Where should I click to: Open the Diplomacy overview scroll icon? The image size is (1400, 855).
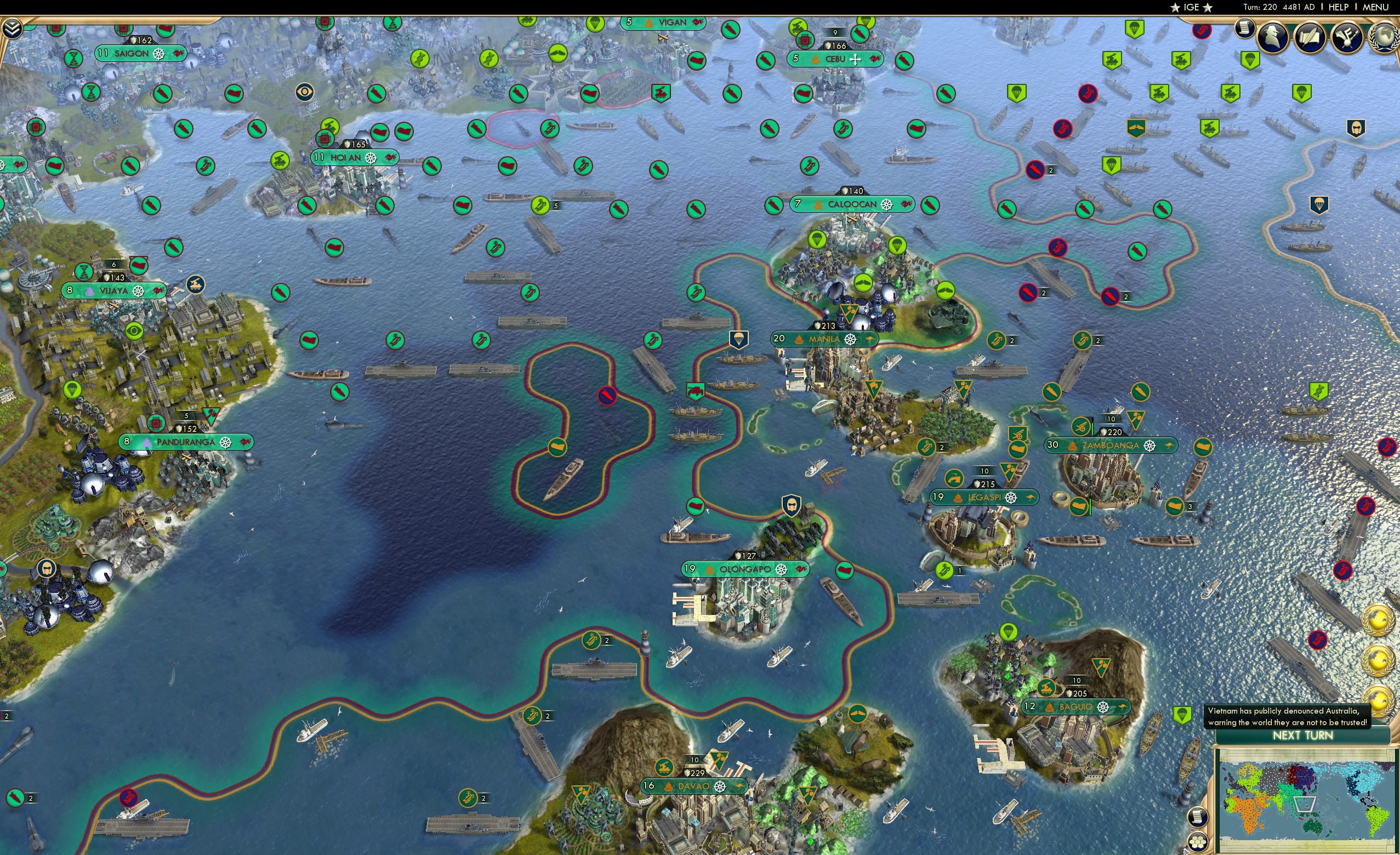point(1311,38)
